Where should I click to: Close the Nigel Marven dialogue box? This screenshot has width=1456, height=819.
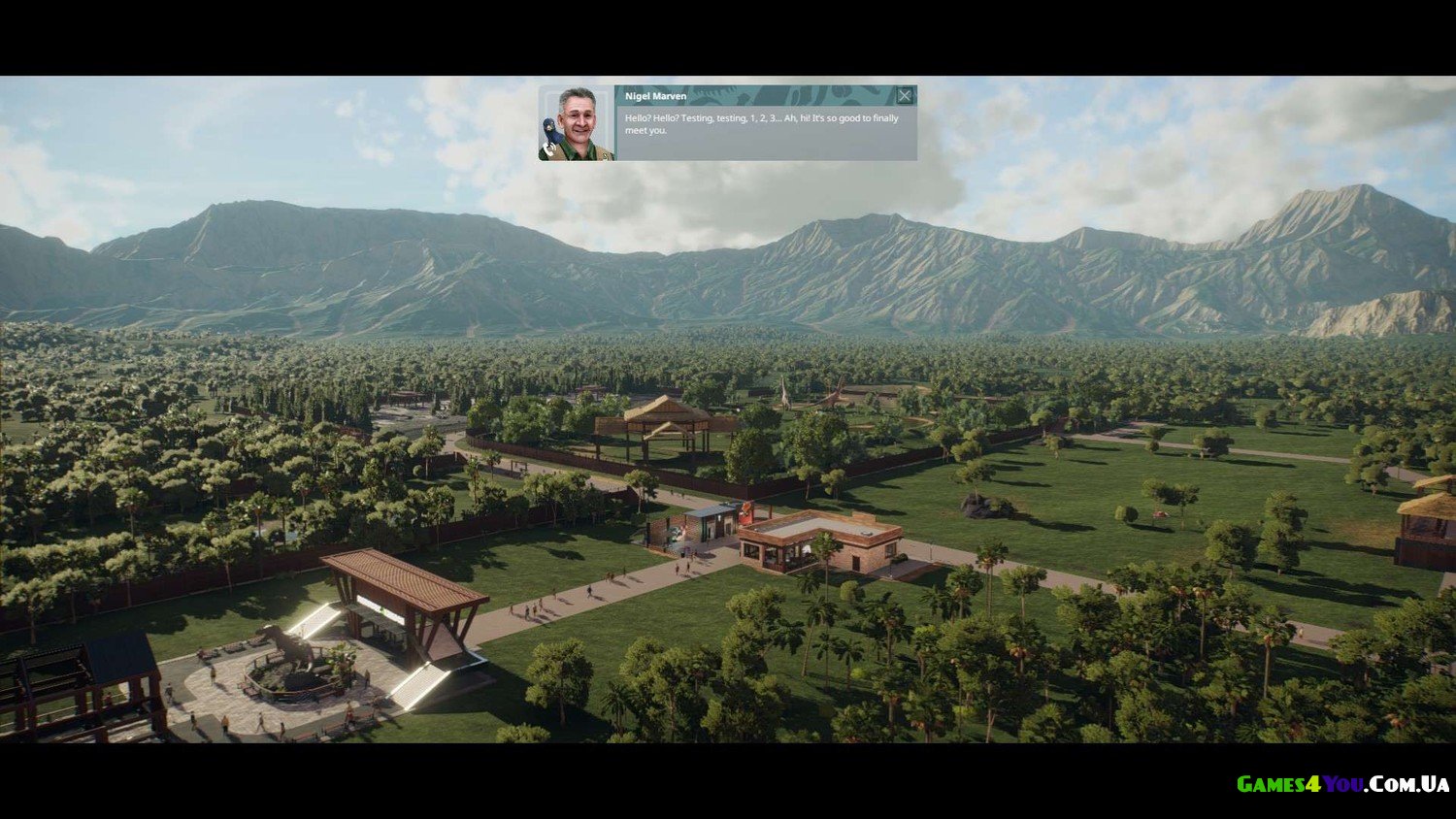click(905, 95)
